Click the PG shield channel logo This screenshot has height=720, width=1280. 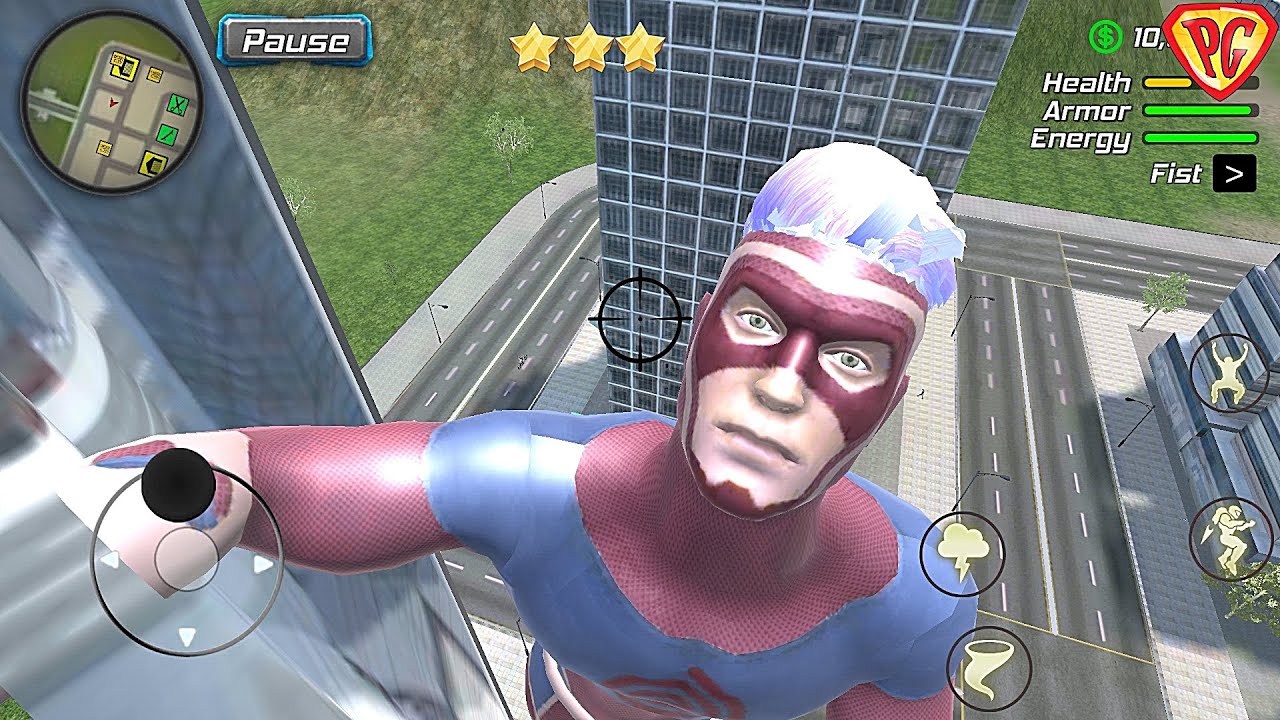click(x=1222, y=47)
